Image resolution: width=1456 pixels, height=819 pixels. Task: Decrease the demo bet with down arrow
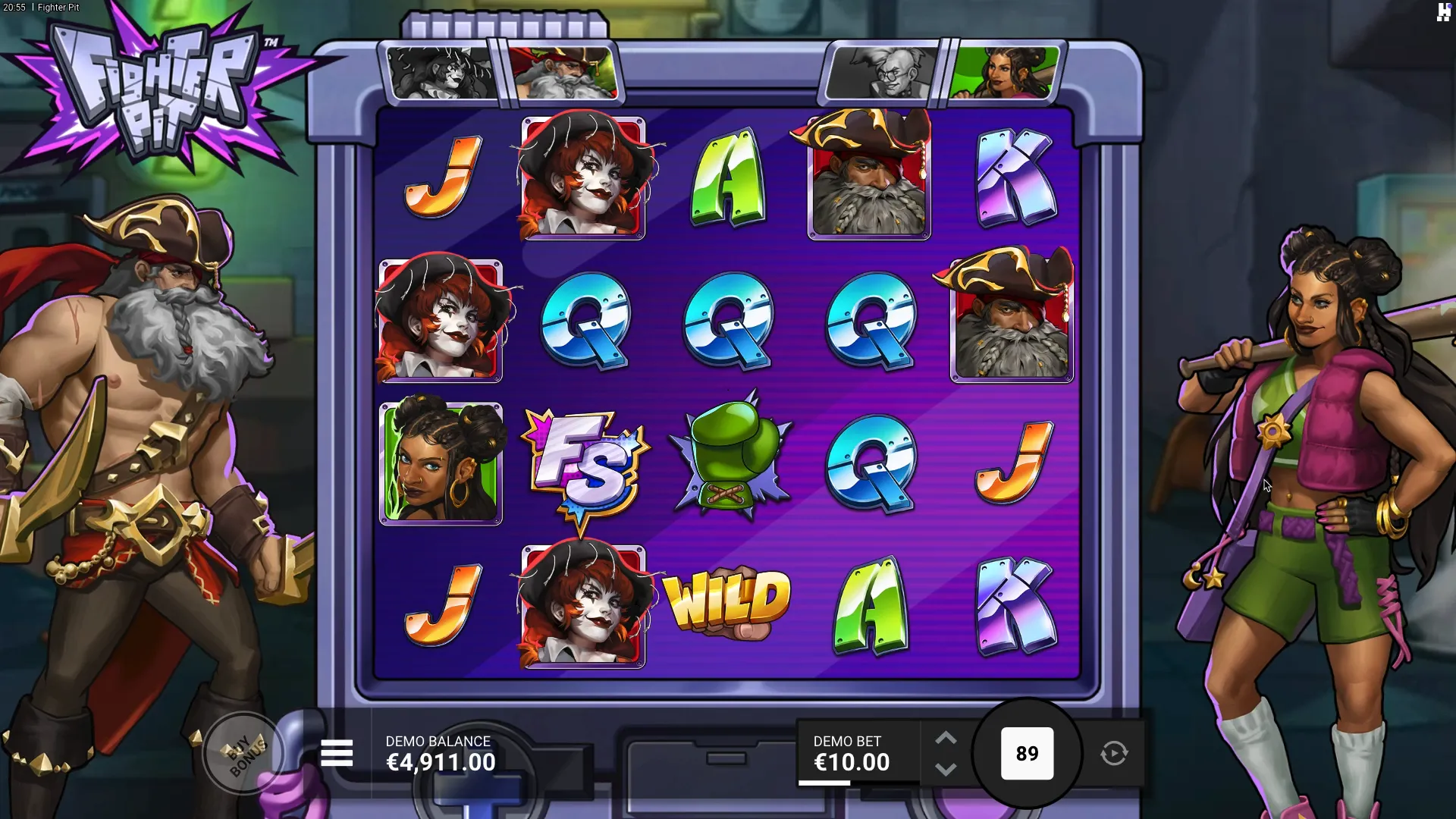pyautogui.click(x=946, y=770)
